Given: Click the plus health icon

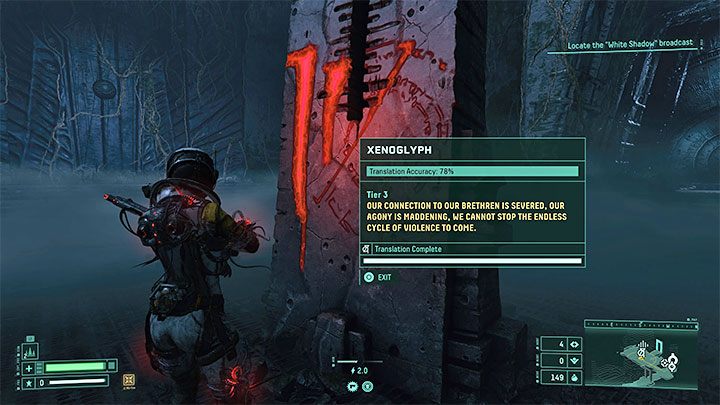Looking at the screenshot, I should [x=26, y=367].
